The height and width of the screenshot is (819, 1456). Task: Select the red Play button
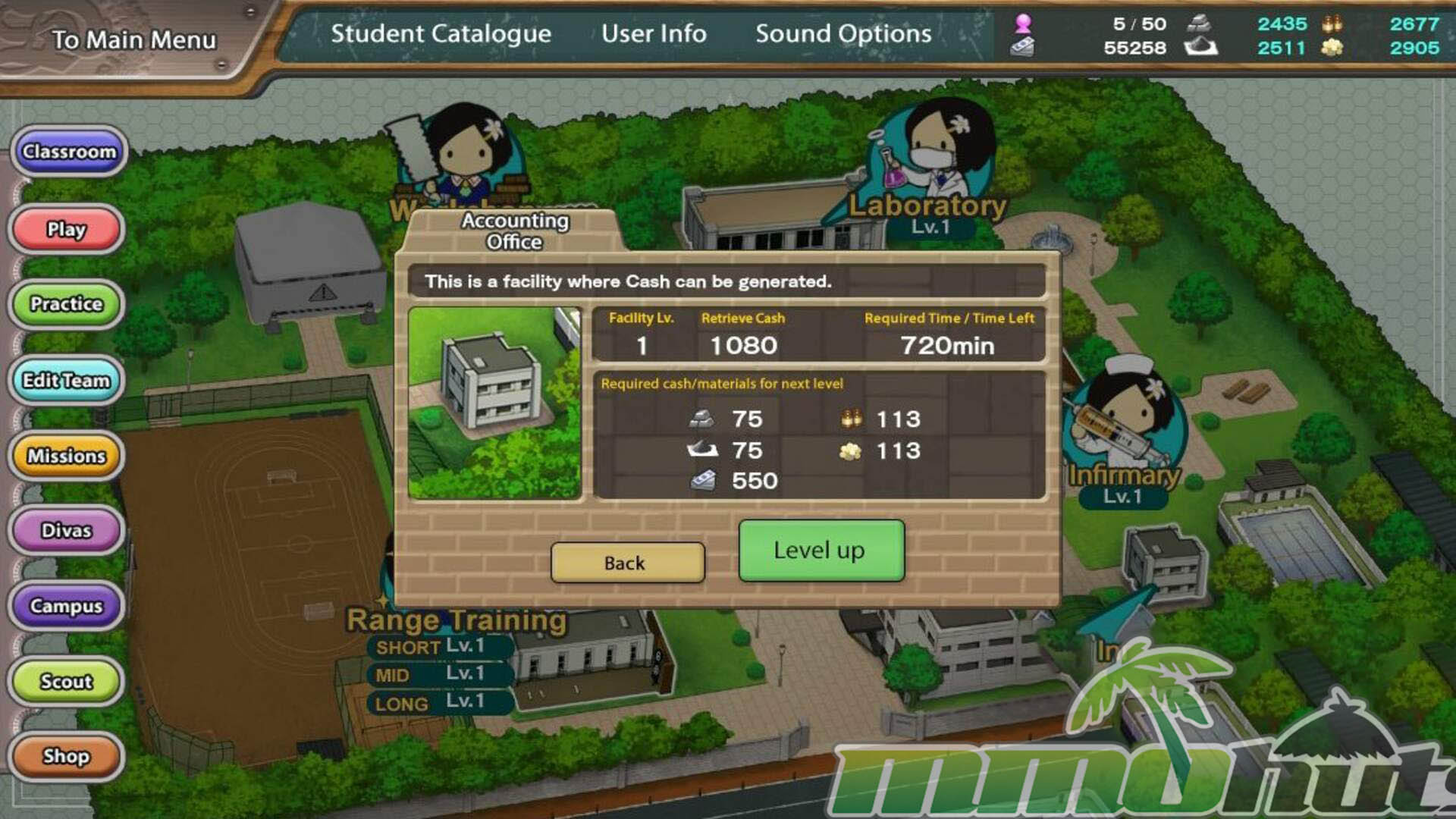(67, 229)
